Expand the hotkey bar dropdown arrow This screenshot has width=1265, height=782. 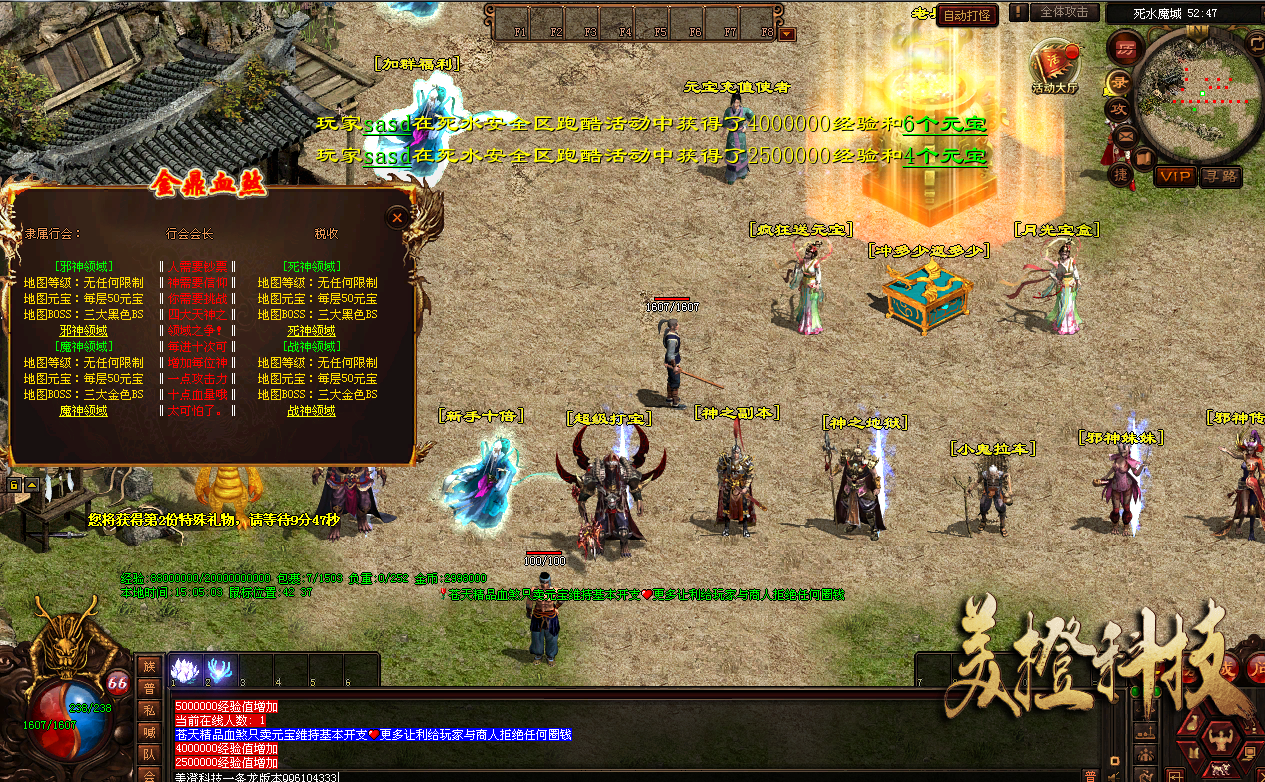(788, 33)
